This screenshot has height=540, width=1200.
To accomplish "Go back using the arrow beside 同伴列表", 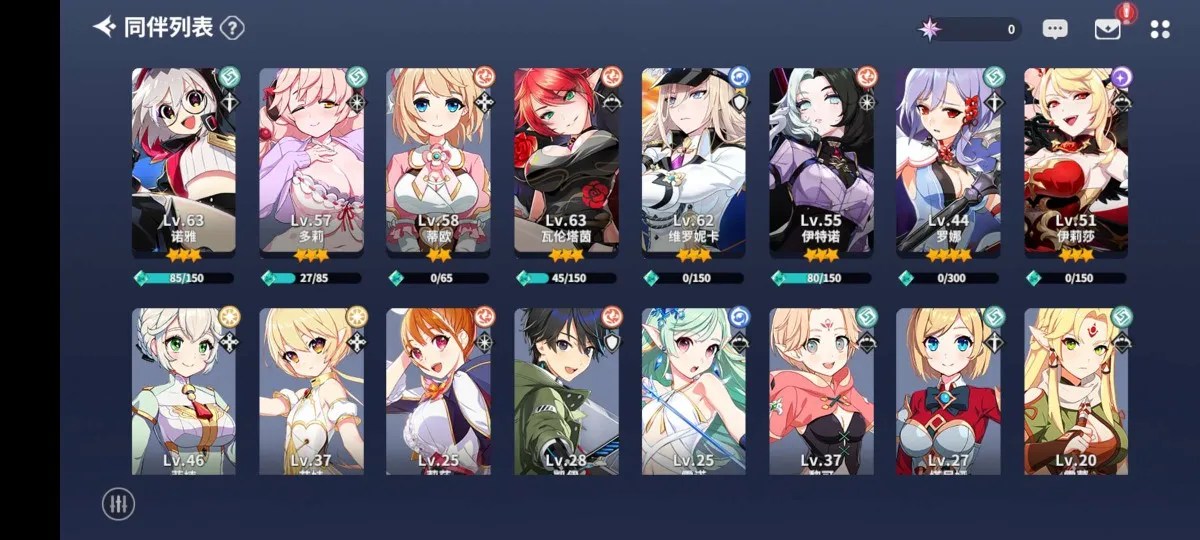I will click(104, 27).
